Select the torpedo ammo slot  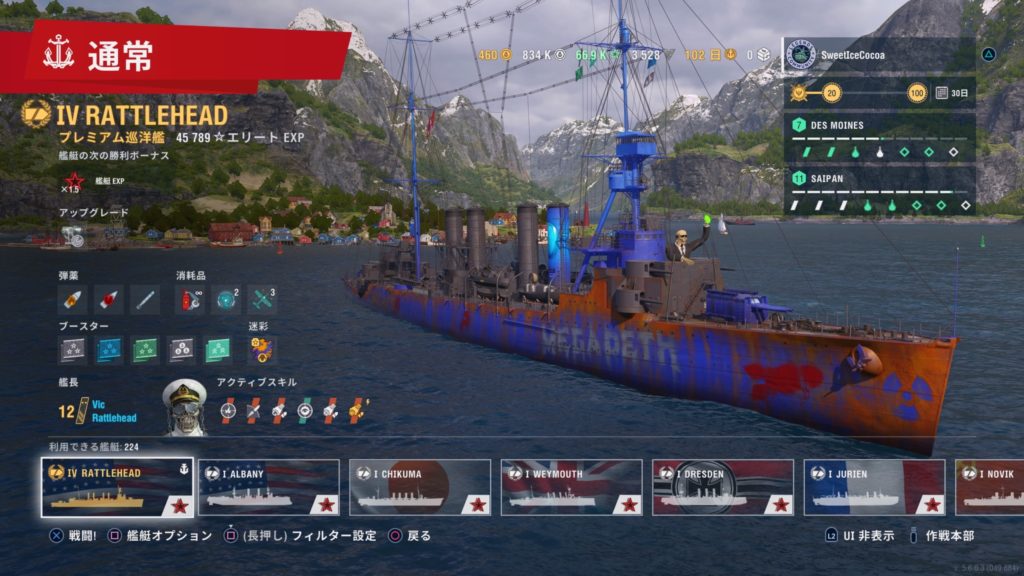tap(145, 299)
